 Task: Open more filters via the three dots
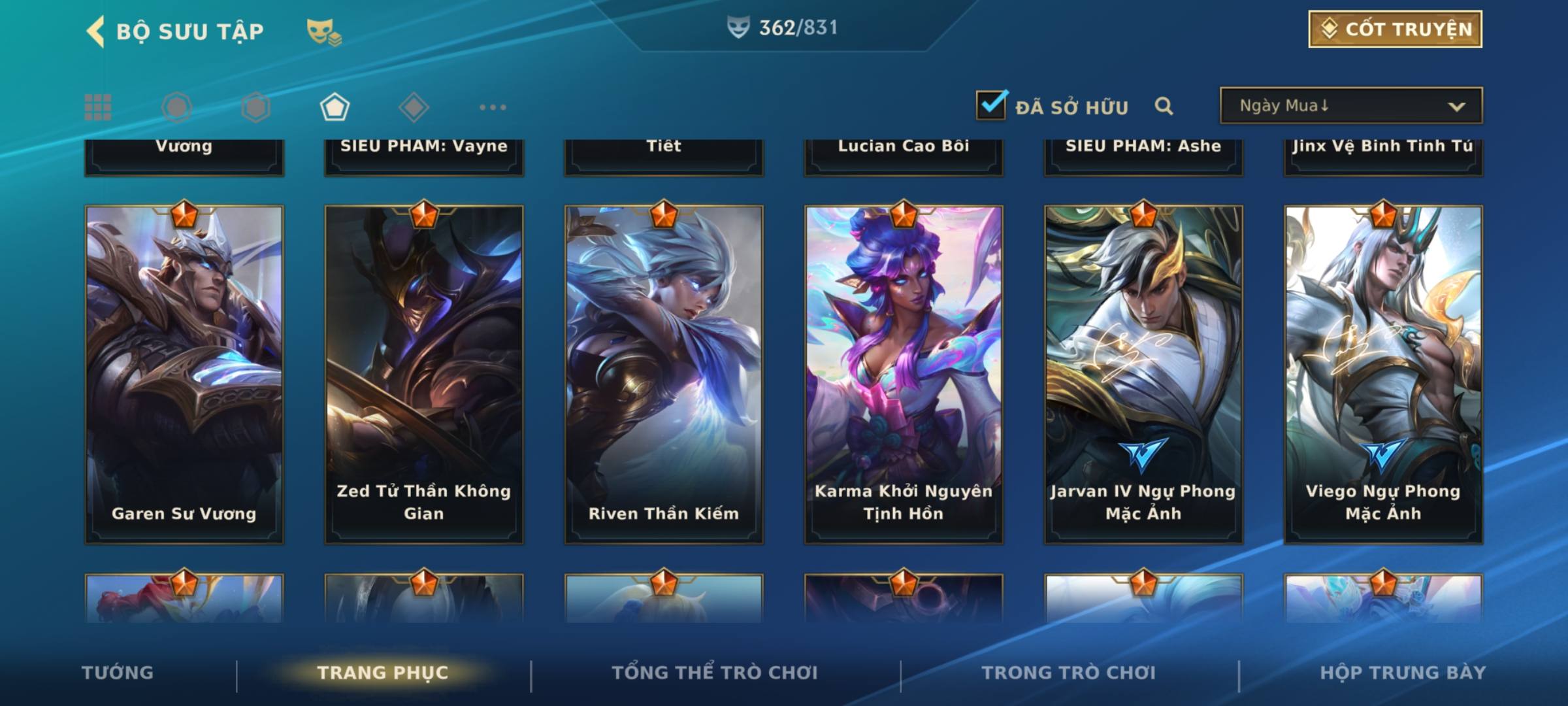click(x=493, y=107)
